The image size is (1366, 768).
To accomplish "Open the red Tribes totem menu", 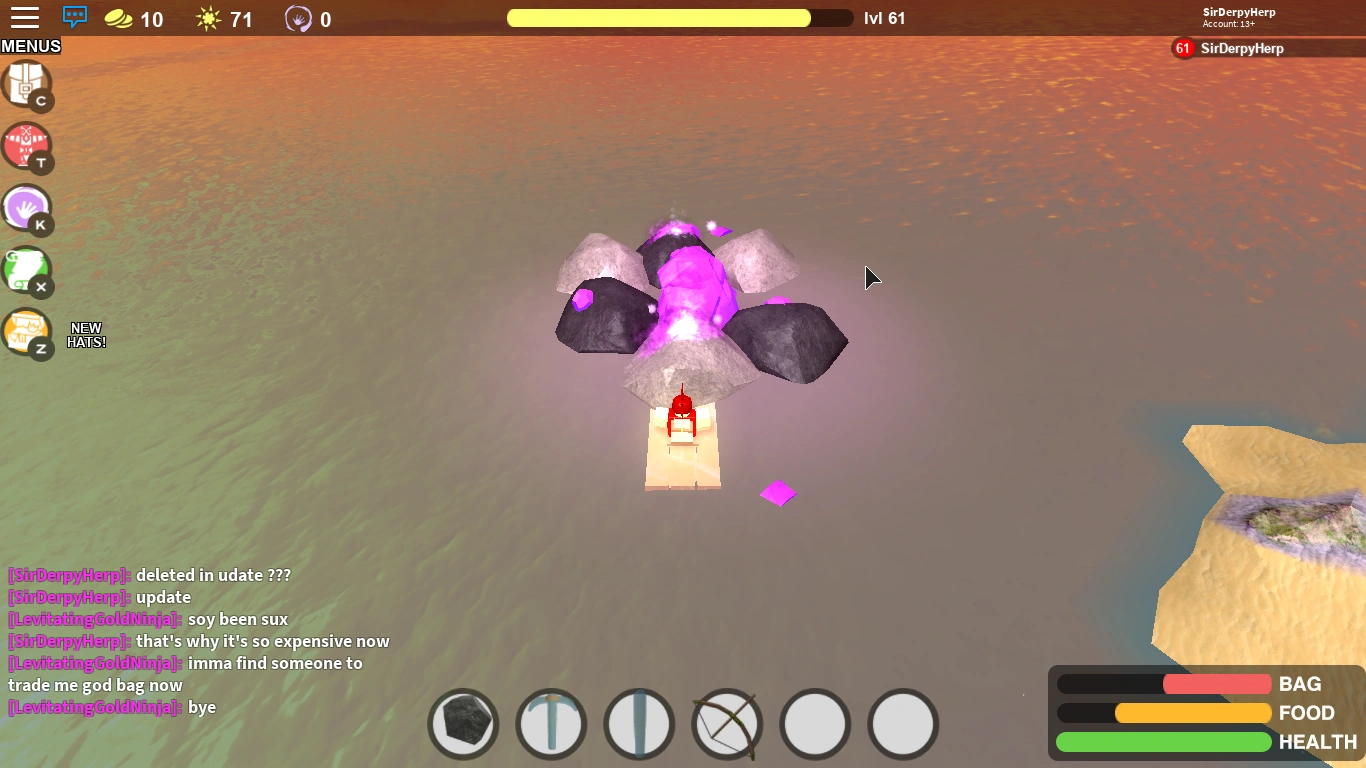I will 27,147.
